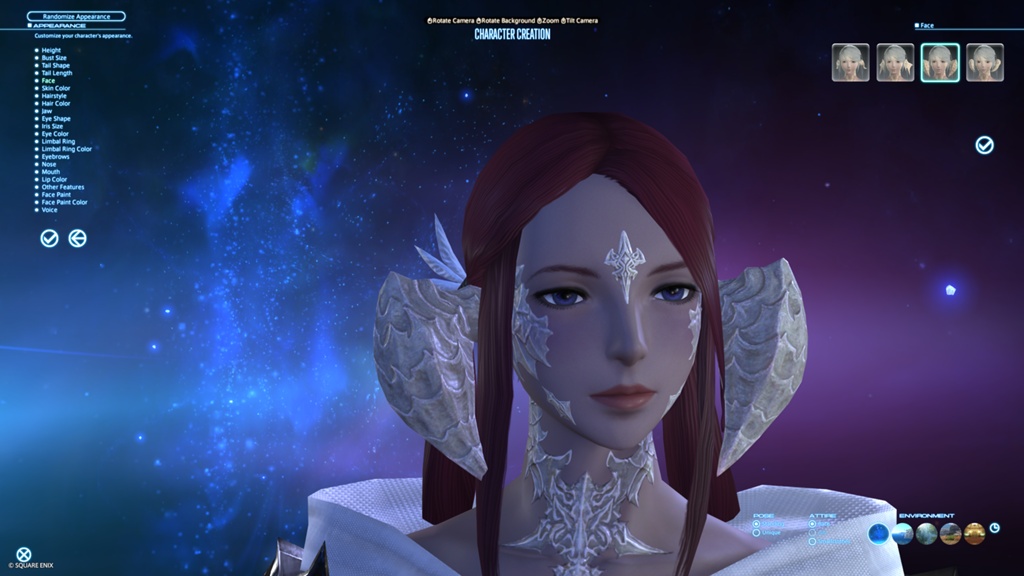Choose the Face Paint entry
This screenshot has width=1024, height=576.
tap(57, 194)
